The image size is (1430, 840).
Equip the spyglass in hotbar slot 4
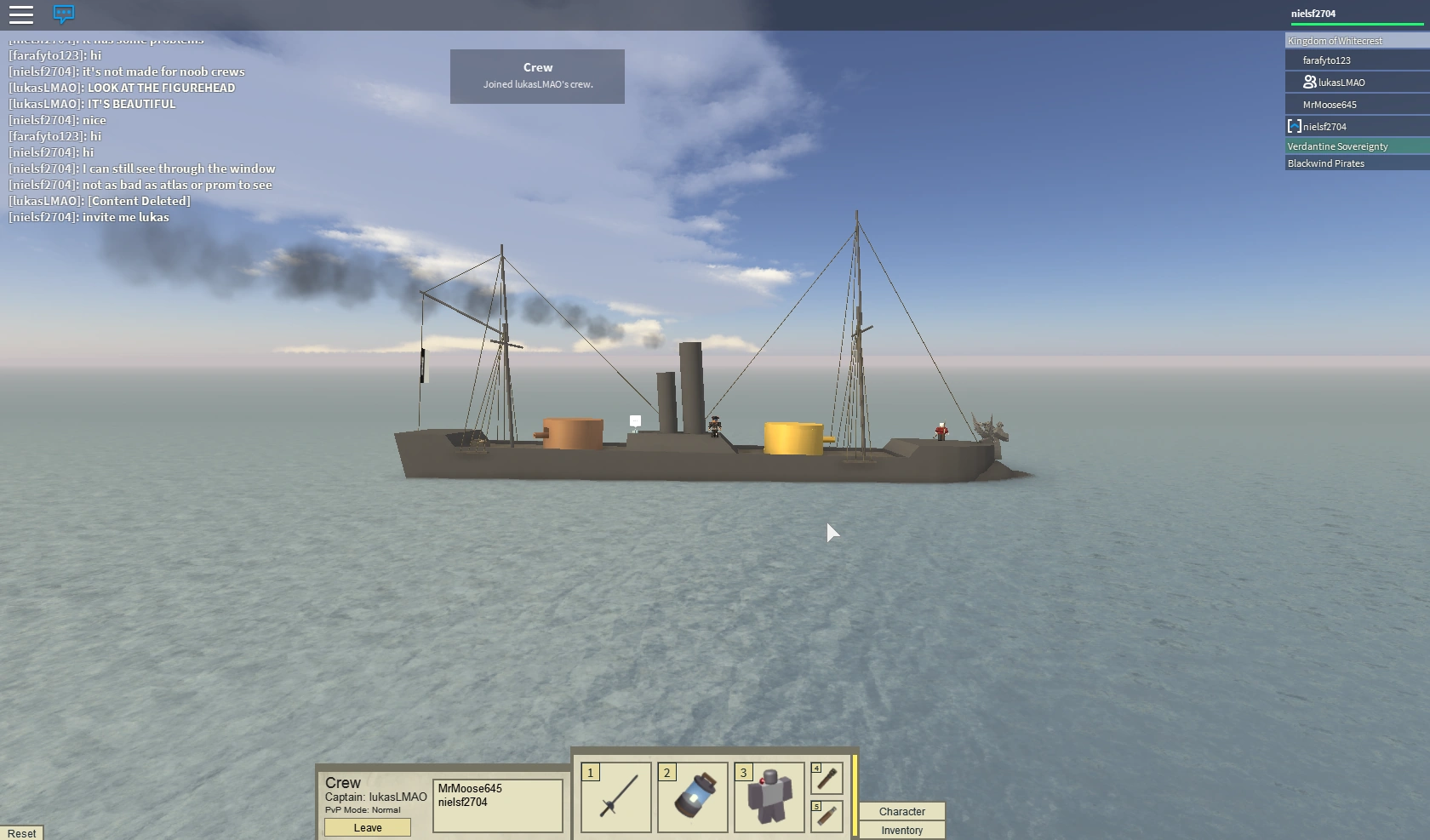tap(826, 778)
